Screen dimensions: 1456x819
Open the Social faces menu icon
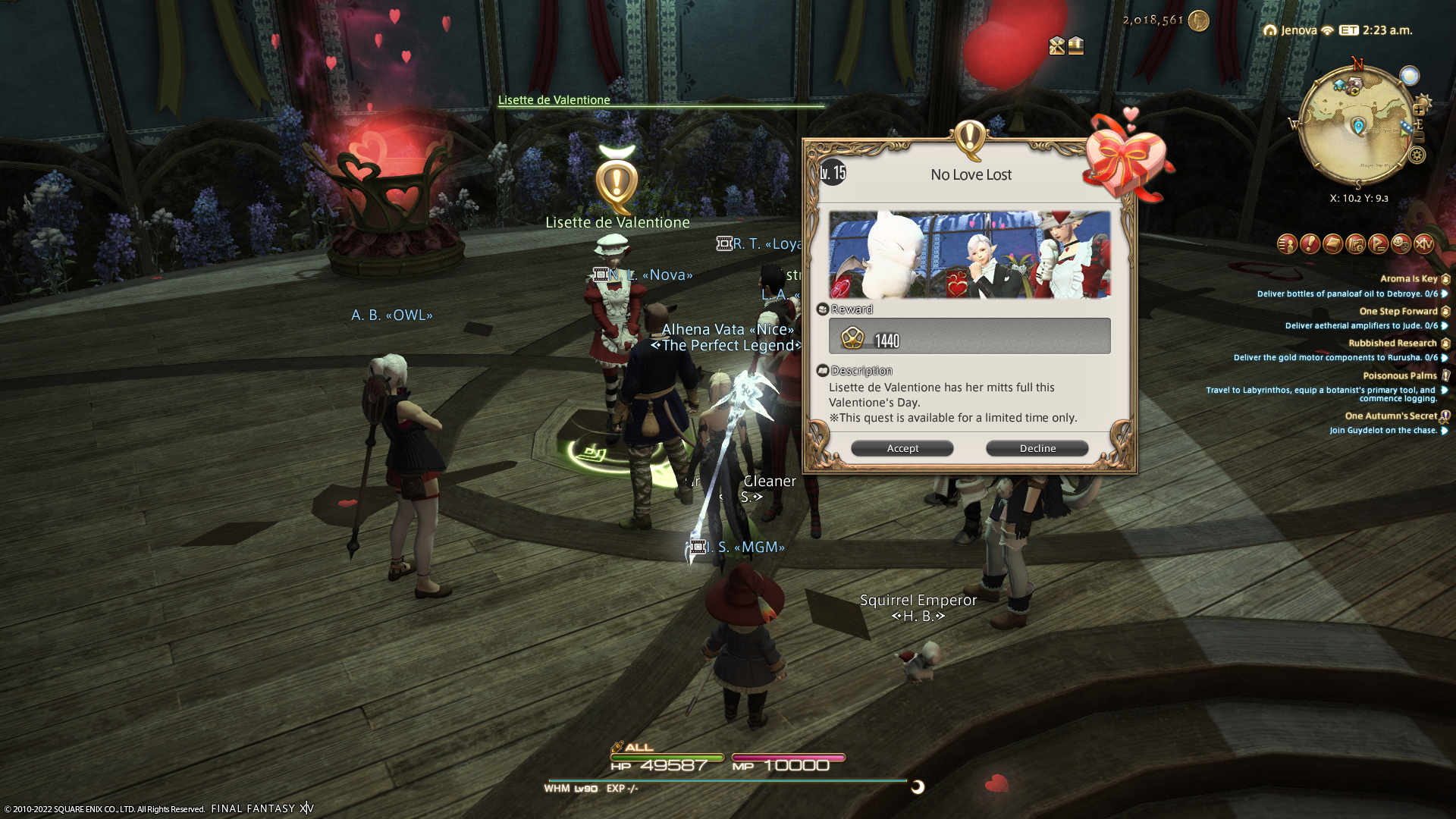pyautogui.click(x=1401, y=243)
